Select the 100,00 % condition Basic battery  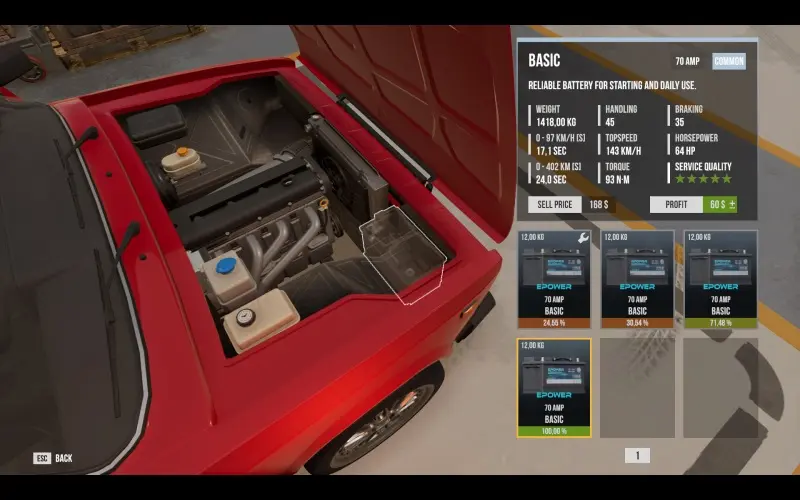point(554,387)
